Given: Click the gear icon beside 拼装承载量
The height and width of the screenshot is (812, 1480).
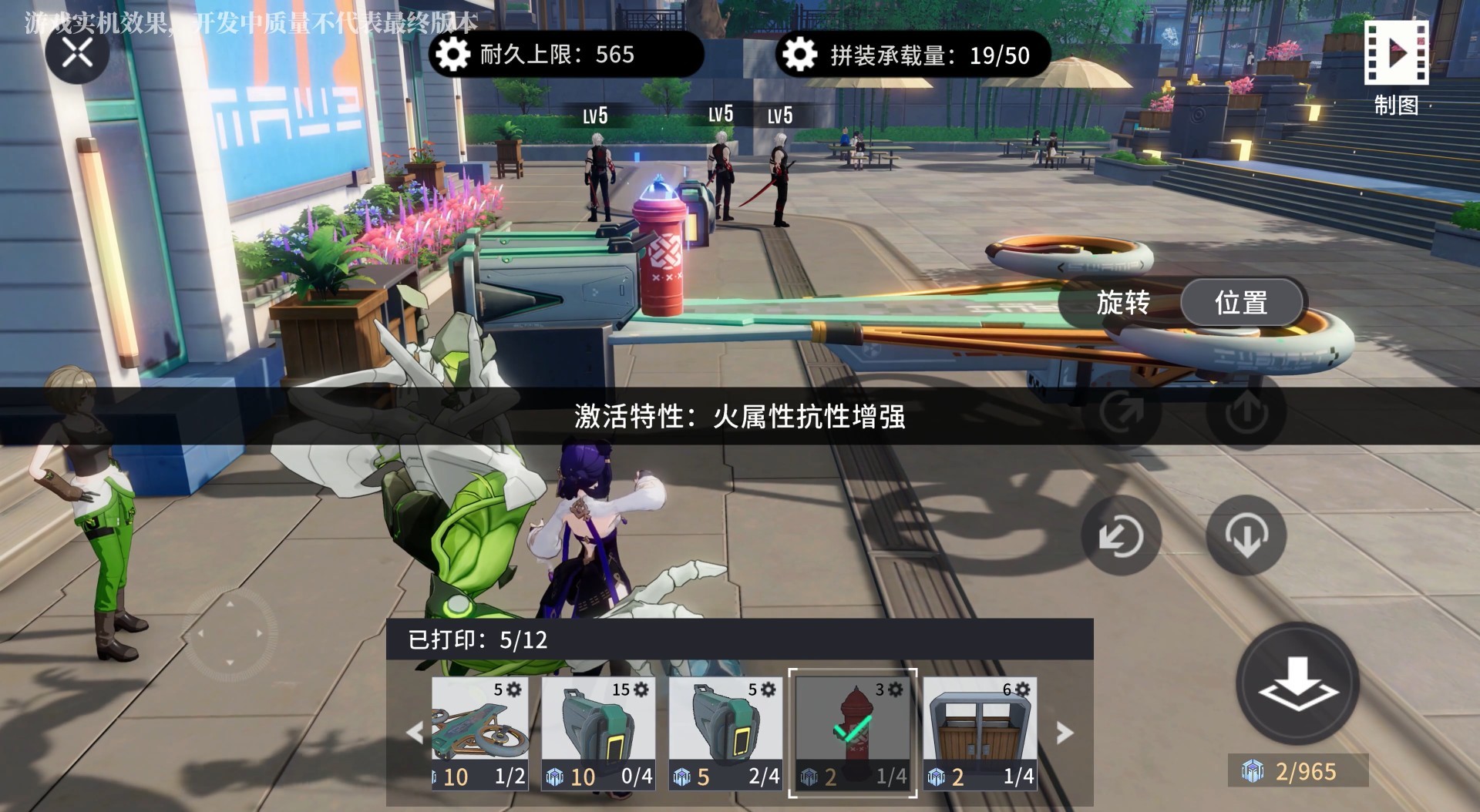Looking at the screenshot, I should pos(800,55).
